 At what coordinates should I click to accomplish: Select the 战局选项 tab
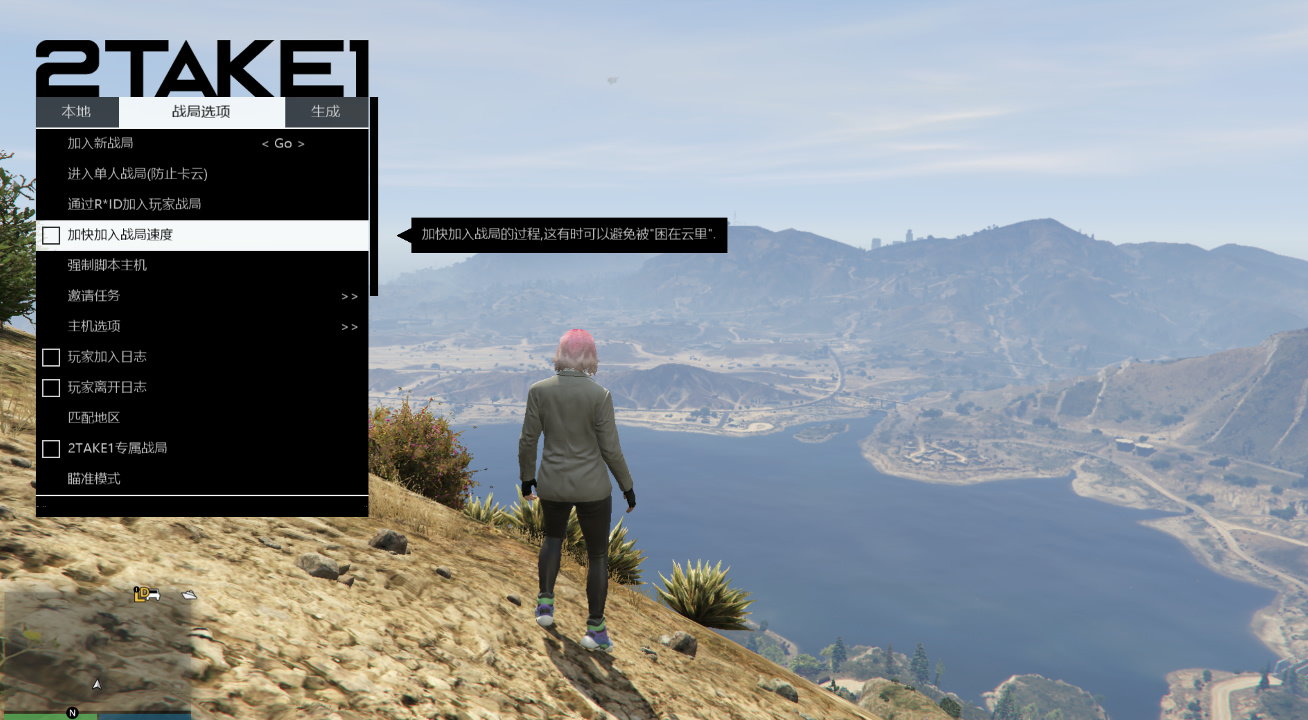coord(201,112)
